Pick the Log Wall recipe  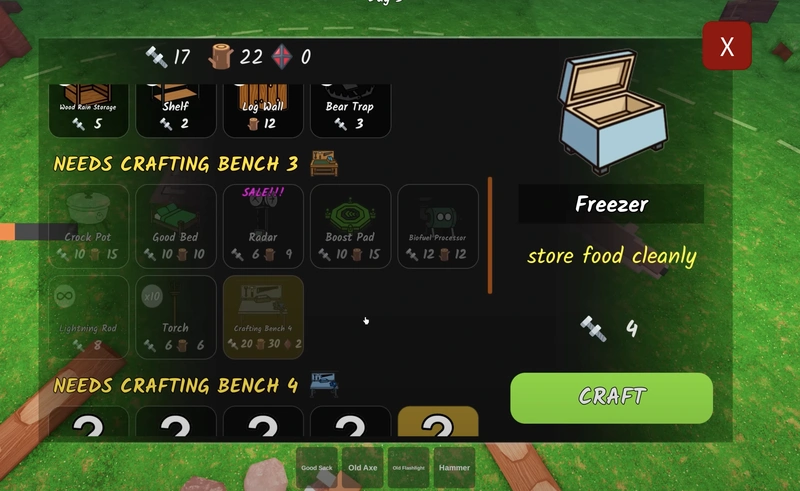click(x=262, y=111)
